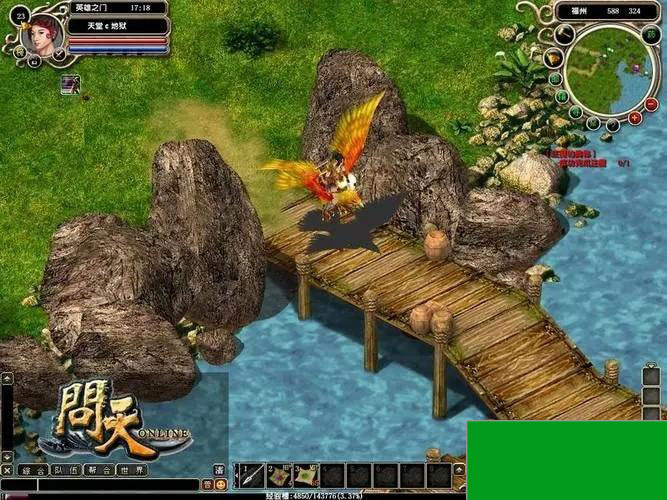Screen dimensions: 667x500
Task: Click the player character portrait
Action: (x=42, y=33)
